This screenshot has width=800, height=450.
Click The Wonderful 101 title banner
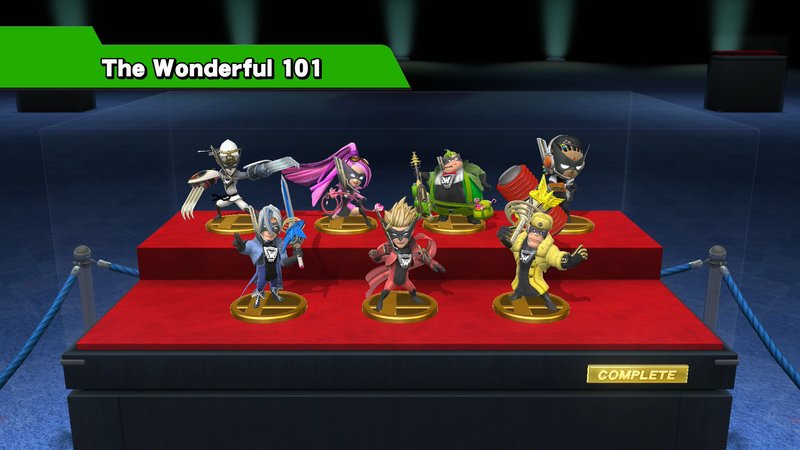tap(212, 69)
